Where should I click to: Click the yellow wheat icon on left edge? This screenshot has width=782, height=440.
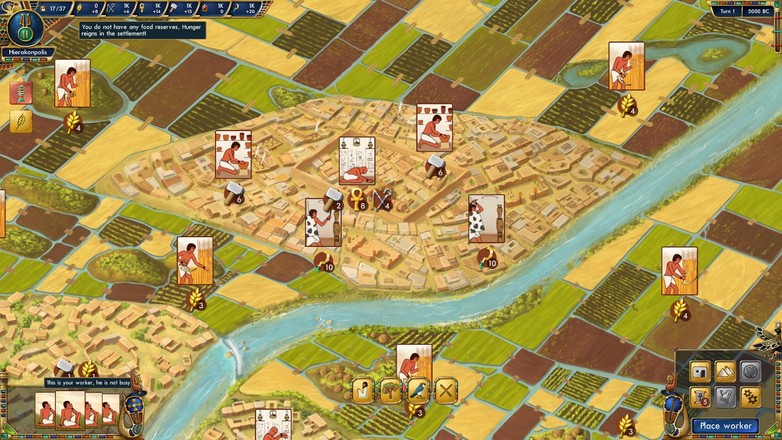click(20, 121)
